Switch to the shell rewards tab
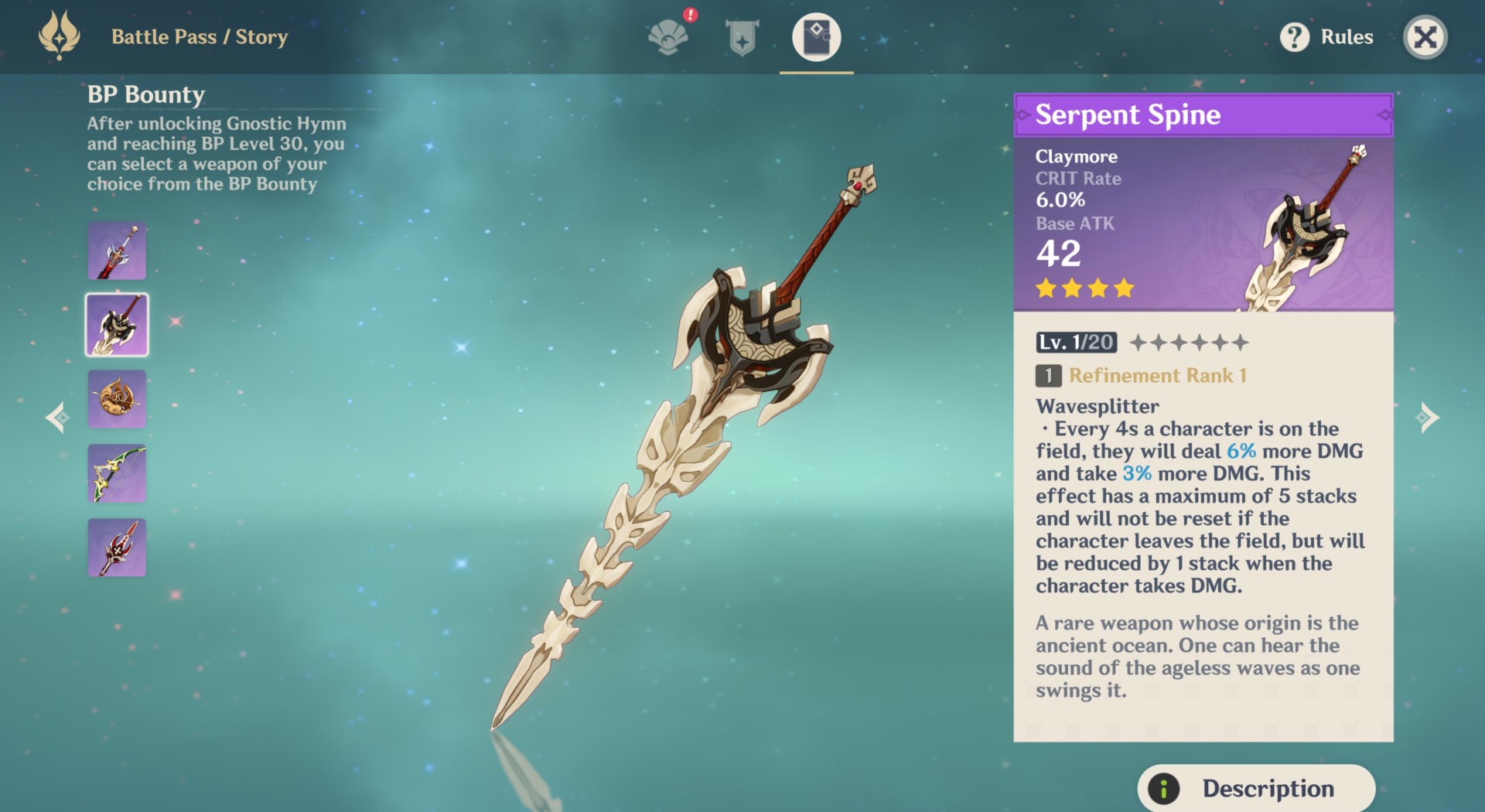Screen dimensions: 1485x812 [668, 37]
